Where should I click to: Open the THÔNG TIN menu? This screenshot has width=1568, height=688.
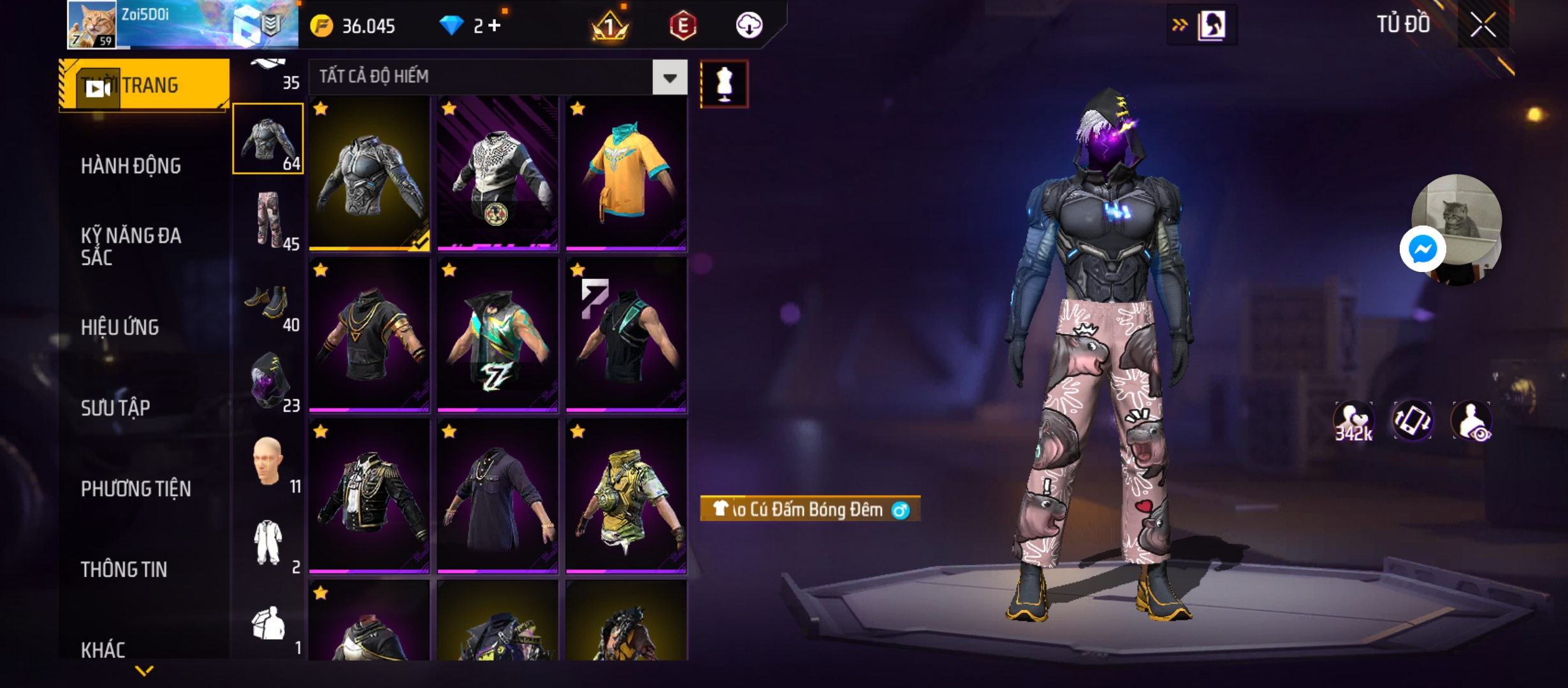click(124, 570)
